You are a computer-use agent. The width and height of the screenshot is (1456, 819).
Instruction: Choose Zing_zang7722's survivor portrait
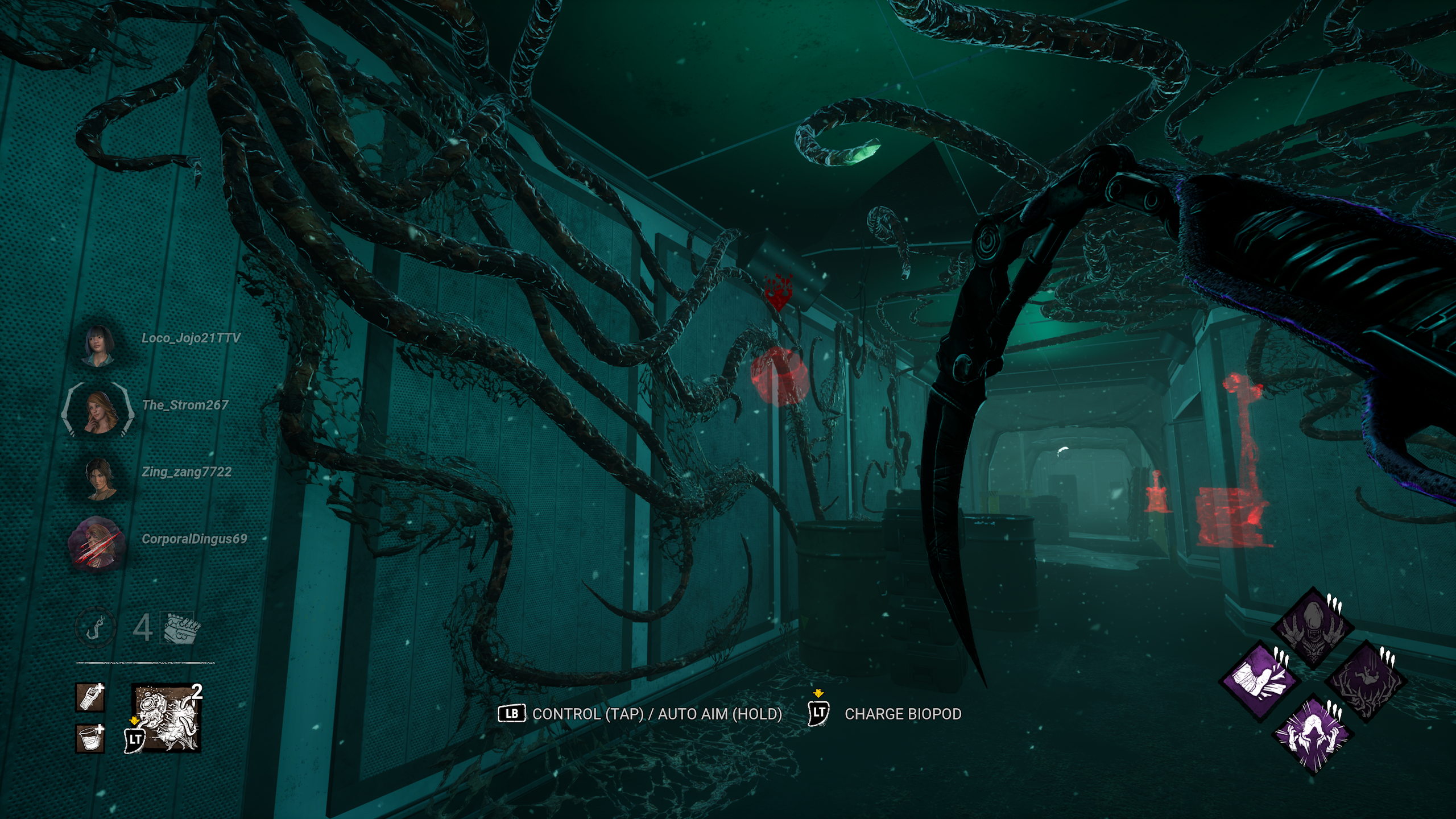tap(100, 478)
